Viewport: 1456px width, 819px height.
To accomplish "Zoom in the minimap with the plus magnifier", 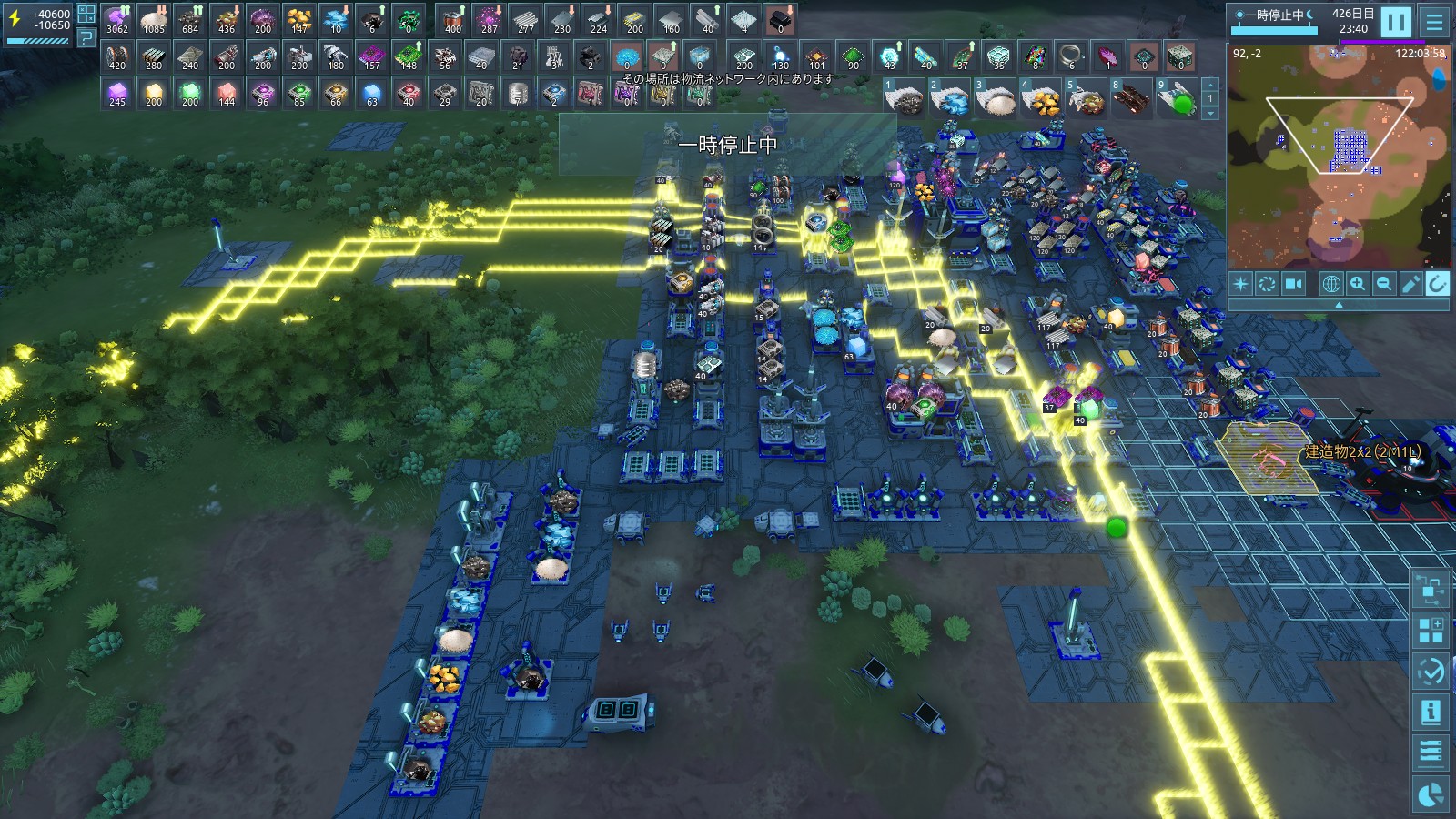I will [1358, 284].
